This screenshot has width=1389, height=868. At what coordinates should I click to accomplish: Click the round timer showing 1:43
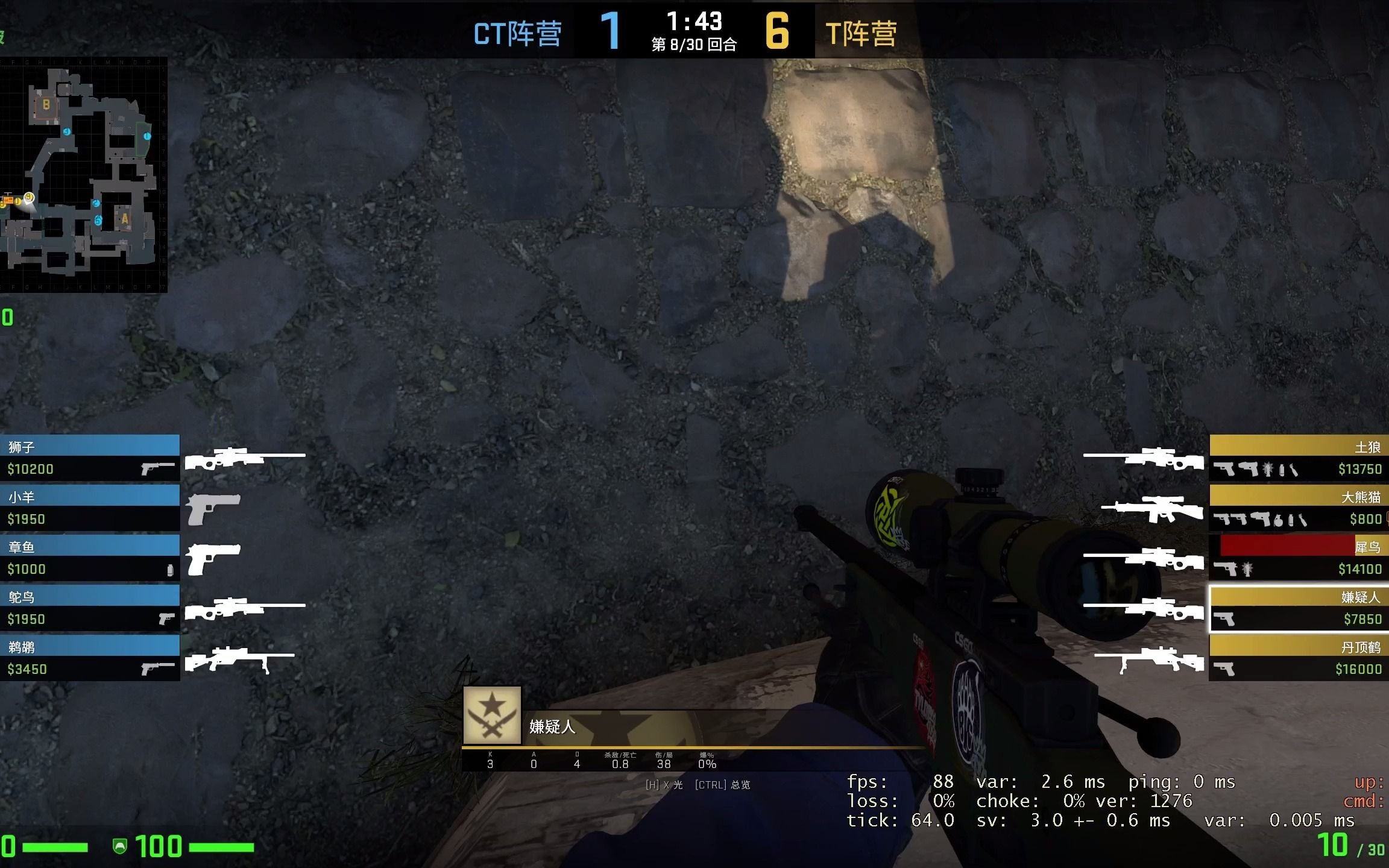(x=694, y=23)
